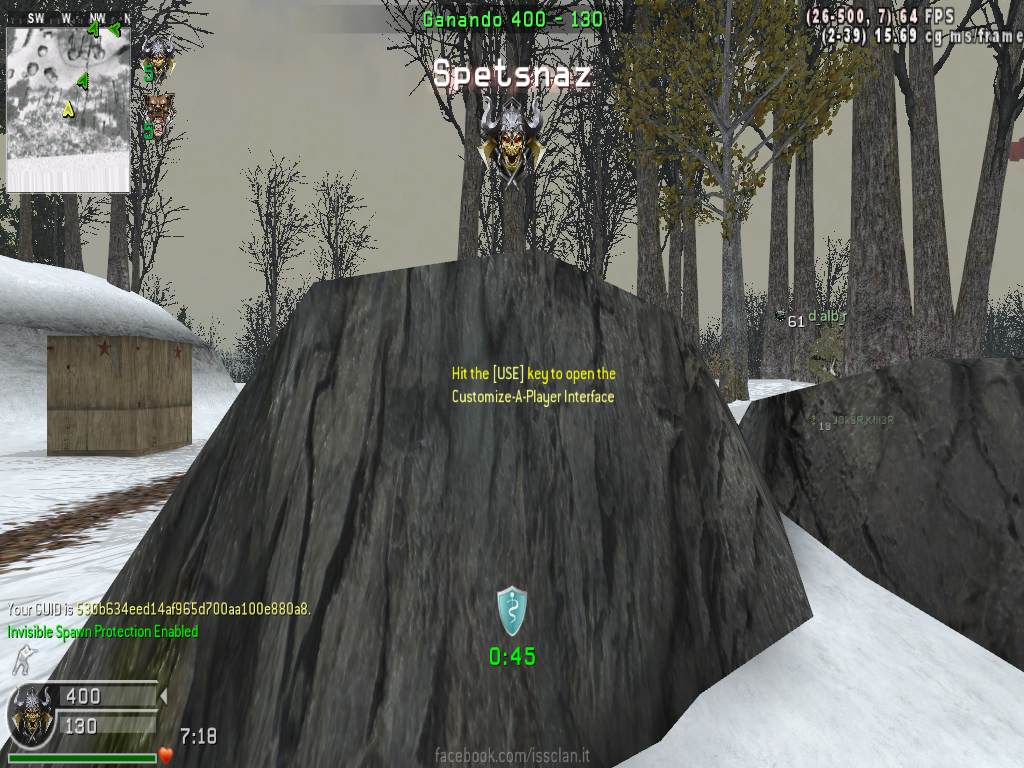The image size is (1024, 768).
Task: Select the skull emblem beside the 400 score bar
Action: 30,712
